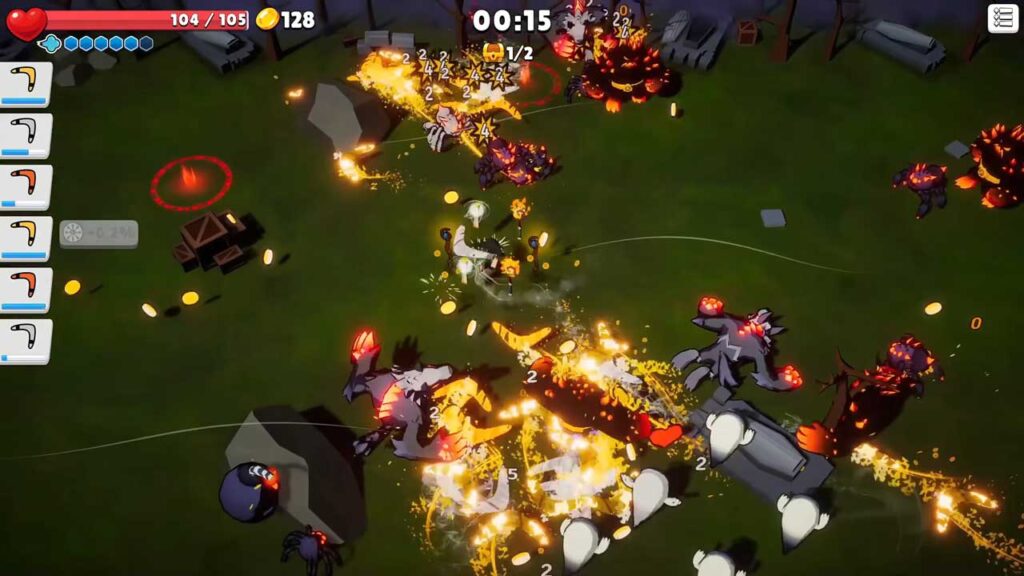Pick the yellow boomerang slot just under the heart
The height and width of the screenshot is (576, 1024).
click(x=25, y=84)
